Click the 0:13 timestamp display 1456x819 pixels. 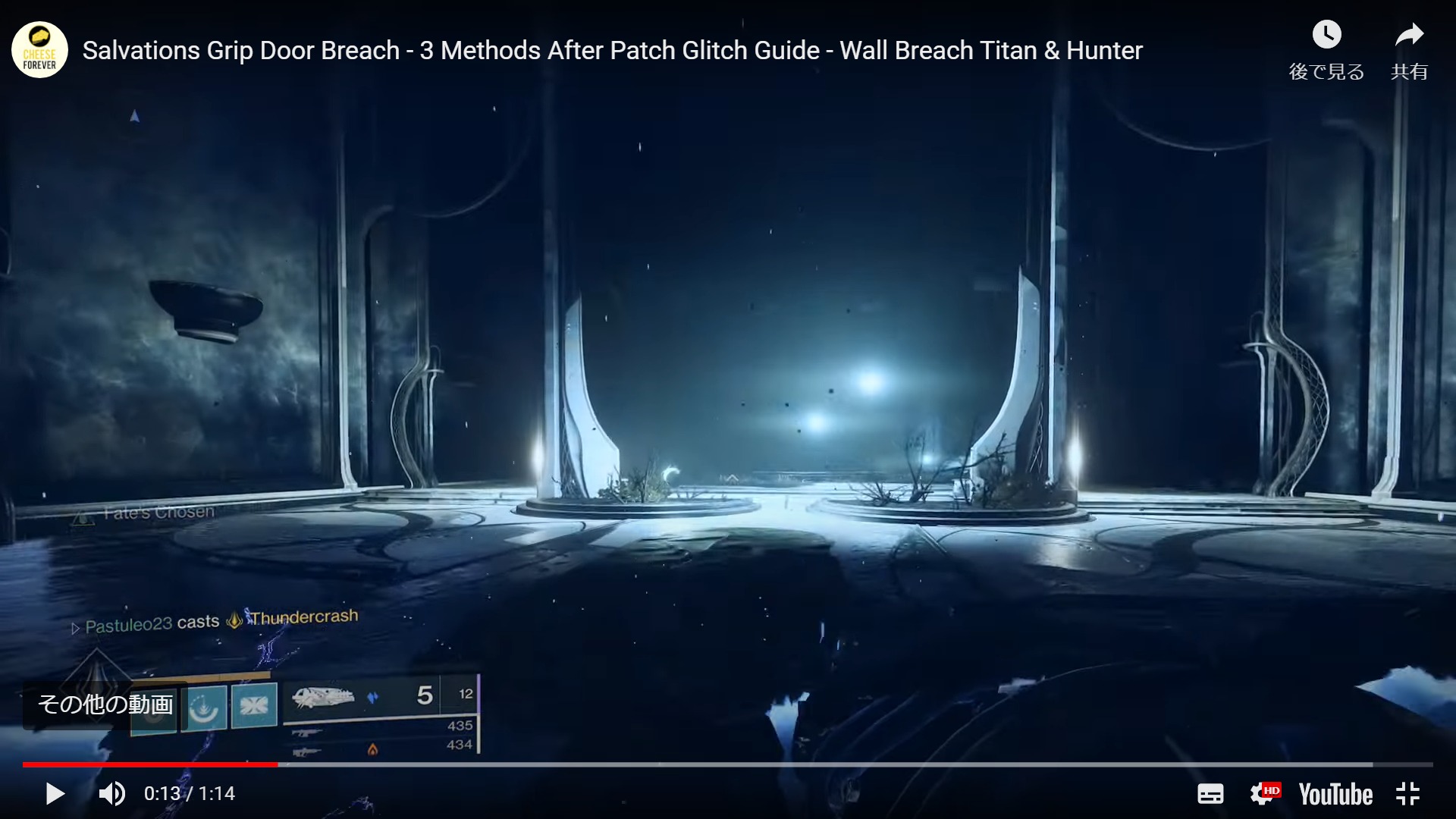[x=162, y=794]
